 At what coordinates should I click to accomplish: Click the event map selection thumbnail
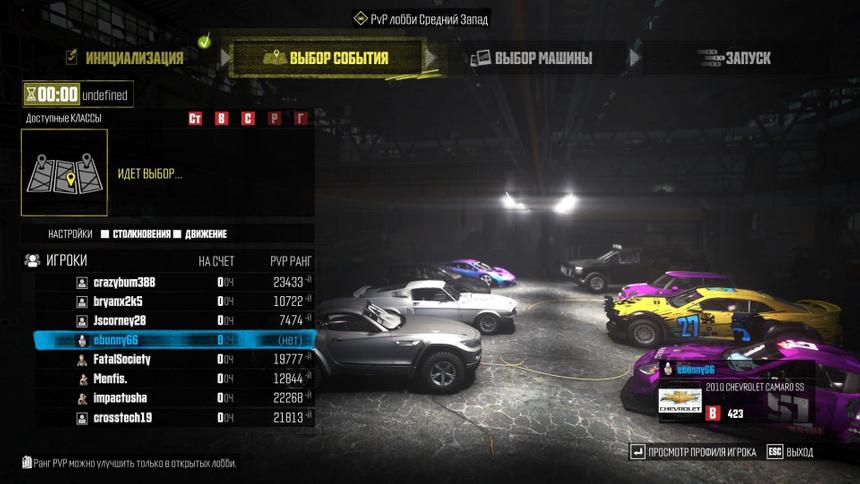[x=64, y=172]
